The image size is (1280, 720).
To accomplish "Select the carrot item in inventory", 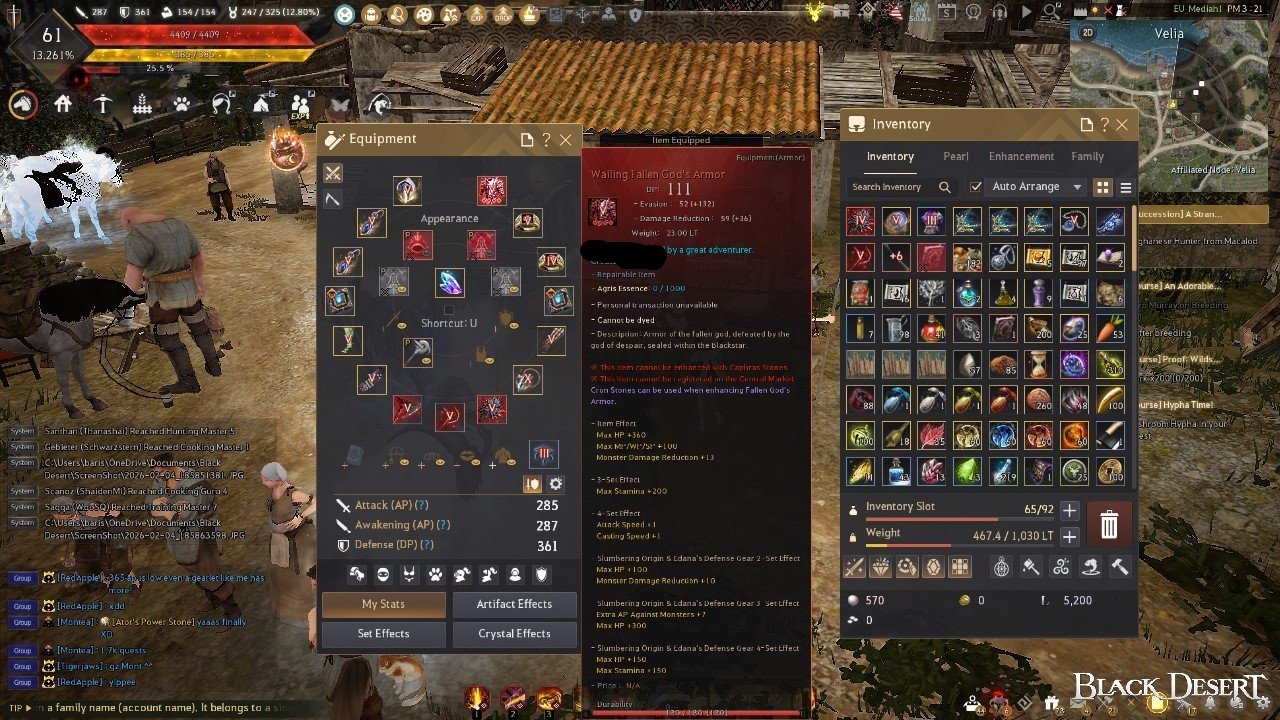I will (x=1110, y=327).
